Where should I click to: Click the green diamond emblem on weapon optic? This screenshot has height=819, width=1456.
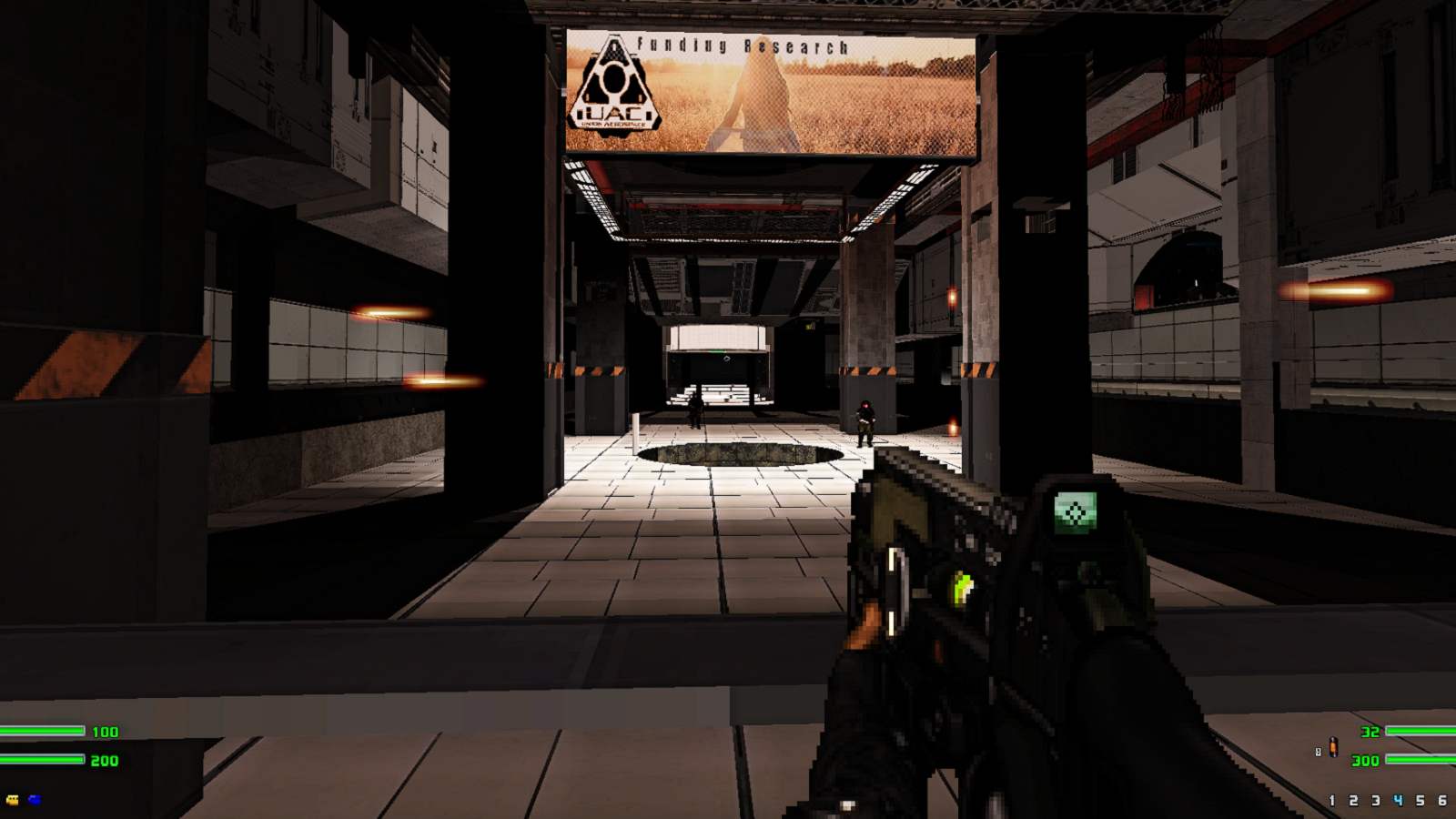point(1076,511)
